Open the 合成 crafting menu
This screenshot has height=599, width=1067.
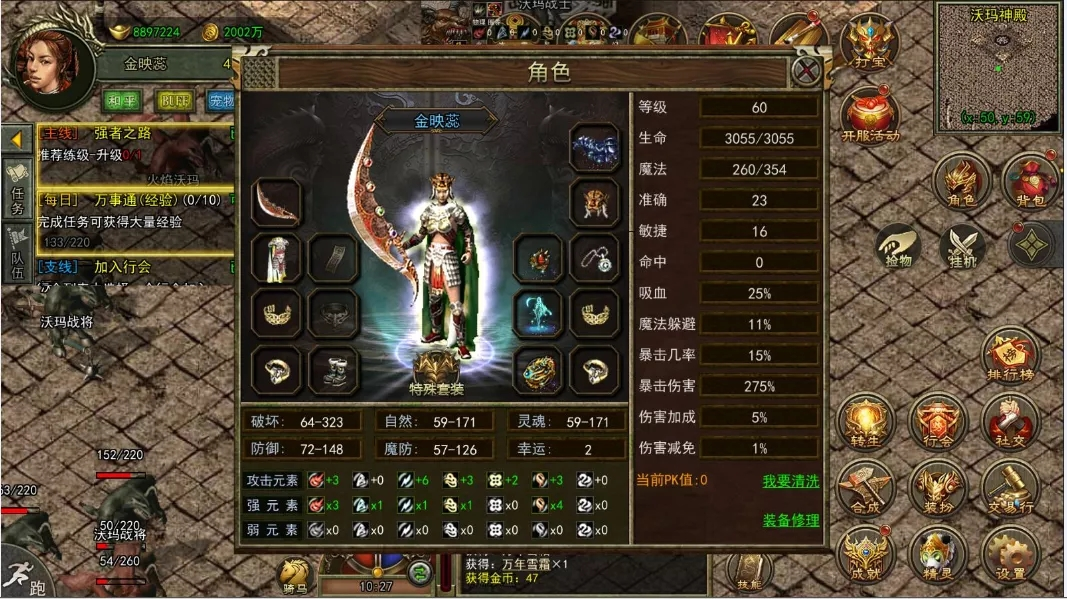point(866,488)
